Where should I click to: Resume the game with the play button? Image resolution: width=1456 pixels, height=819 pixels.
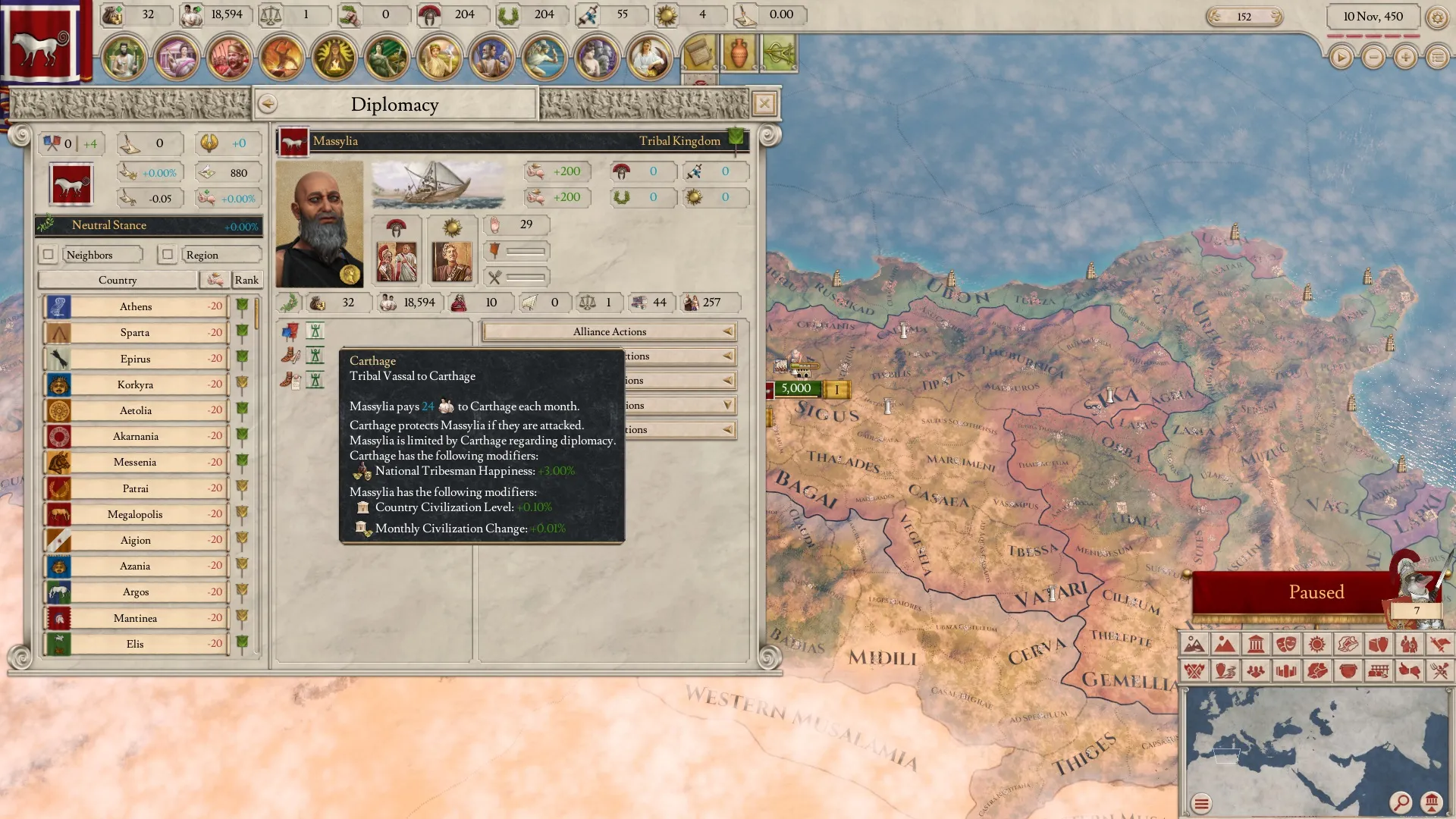coord(1341,58)
